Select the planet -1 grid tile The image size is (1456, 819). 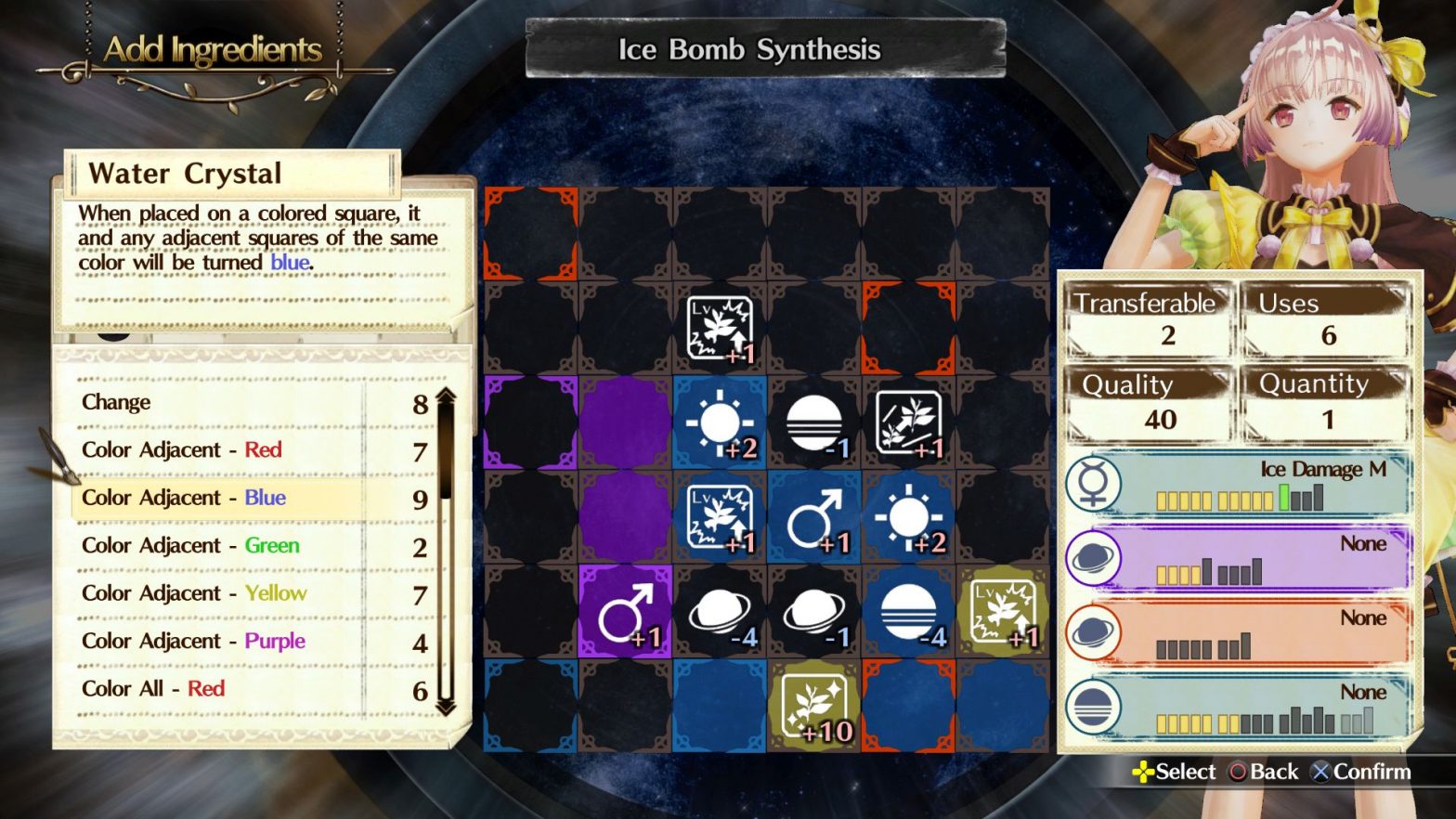(813, 613)
